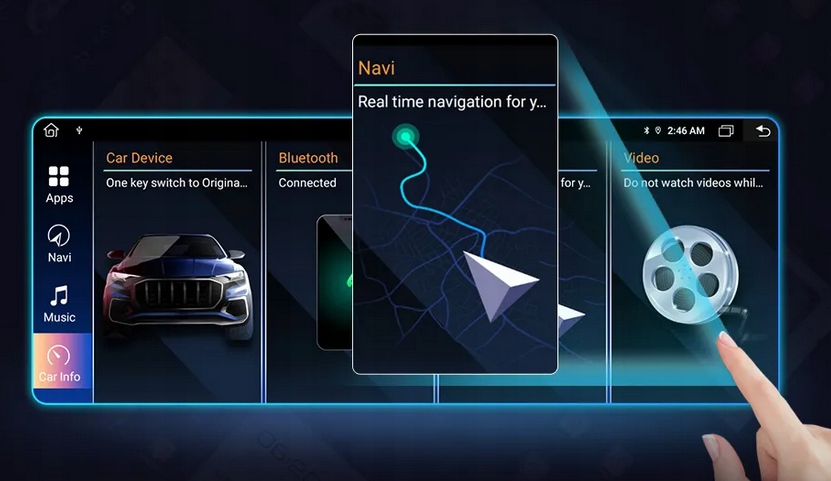The height and width of the screenshot is (481, 831).
Task: Select the Navi compass sidebar item
Action: point(59,243)
